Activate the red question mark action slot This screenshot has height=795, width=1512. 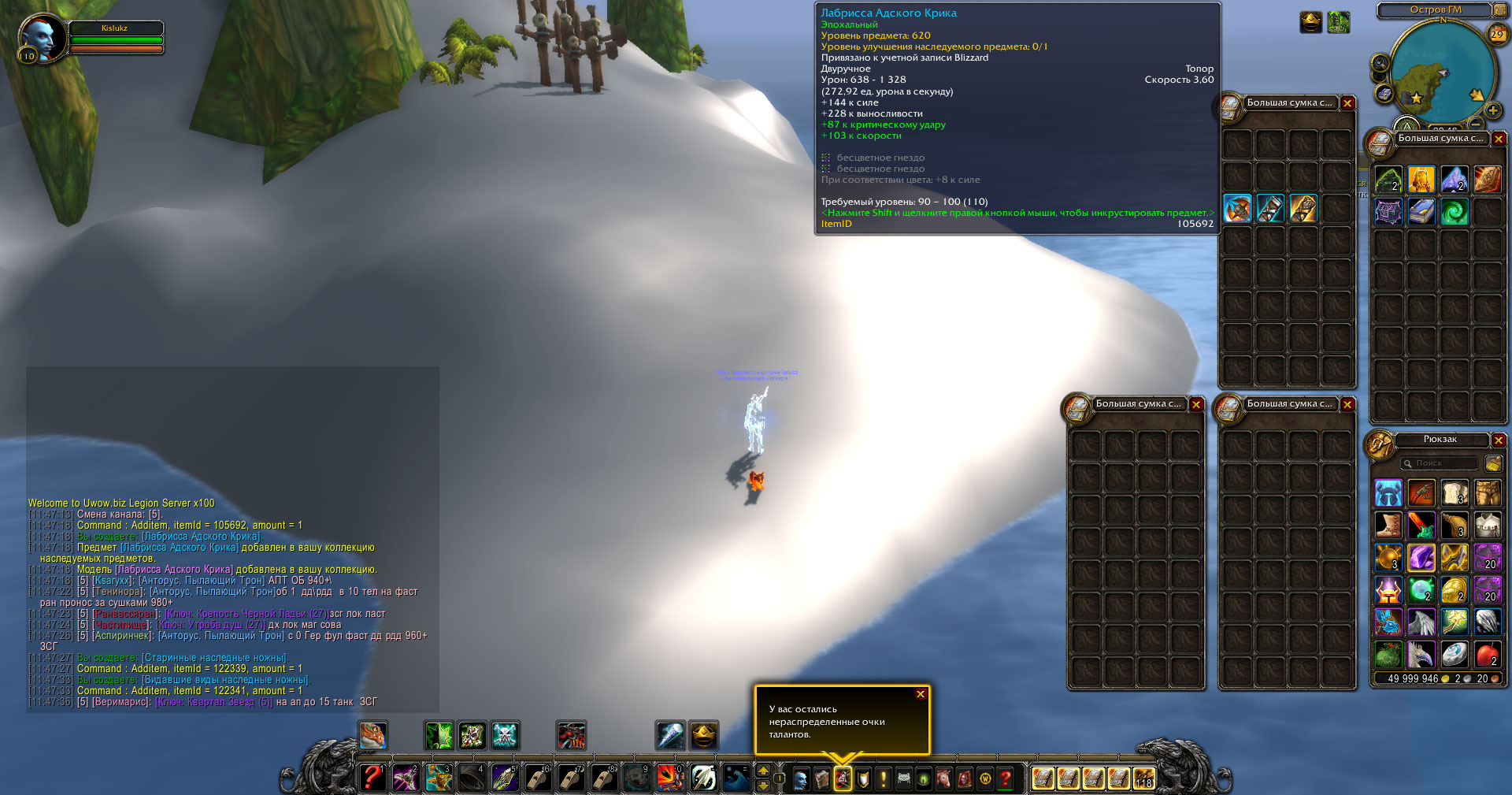coord(372,778)
